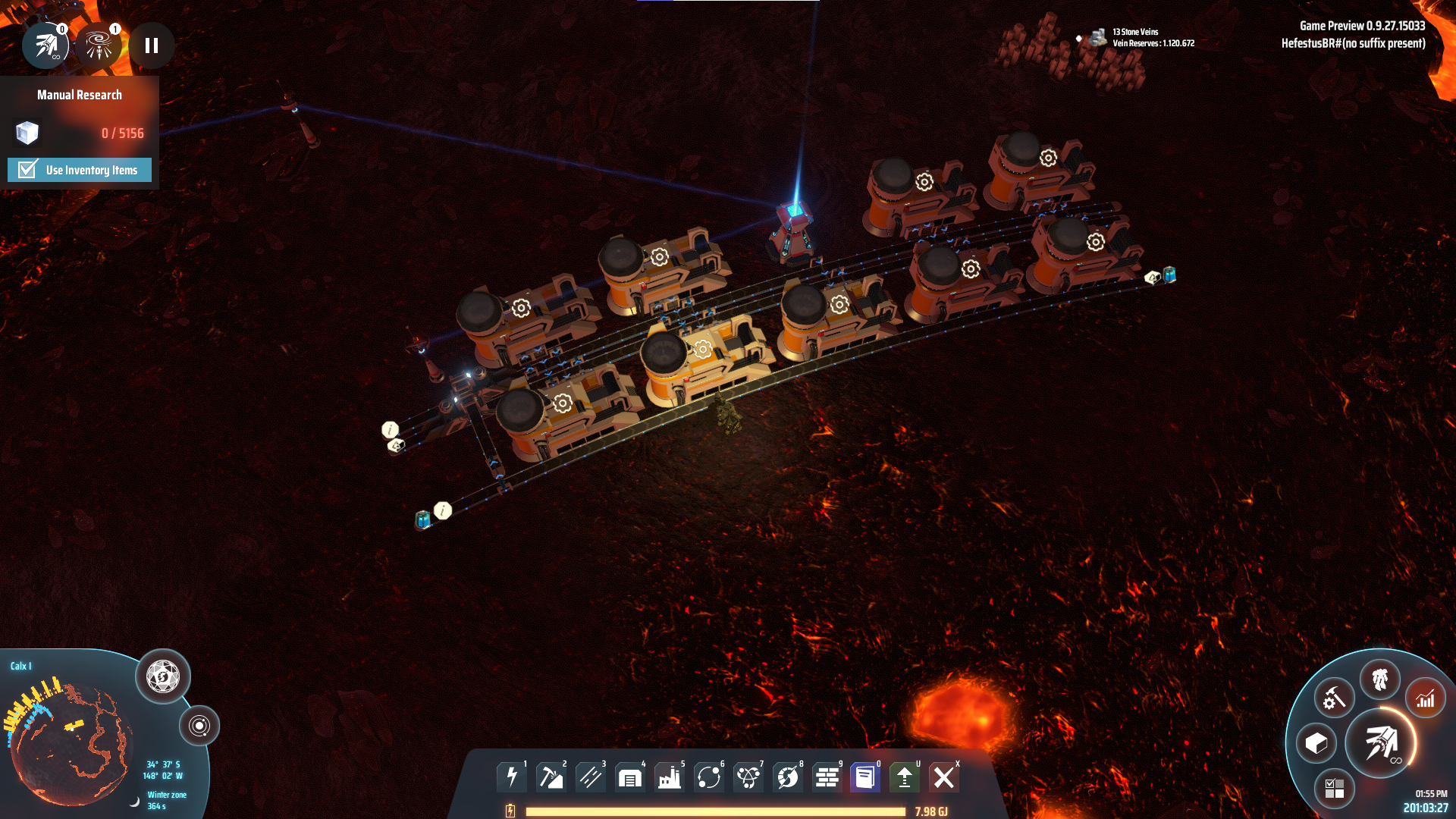Open the blue blueprint book slot
This screenshot has width=1456, height=819.
(865, 777)
